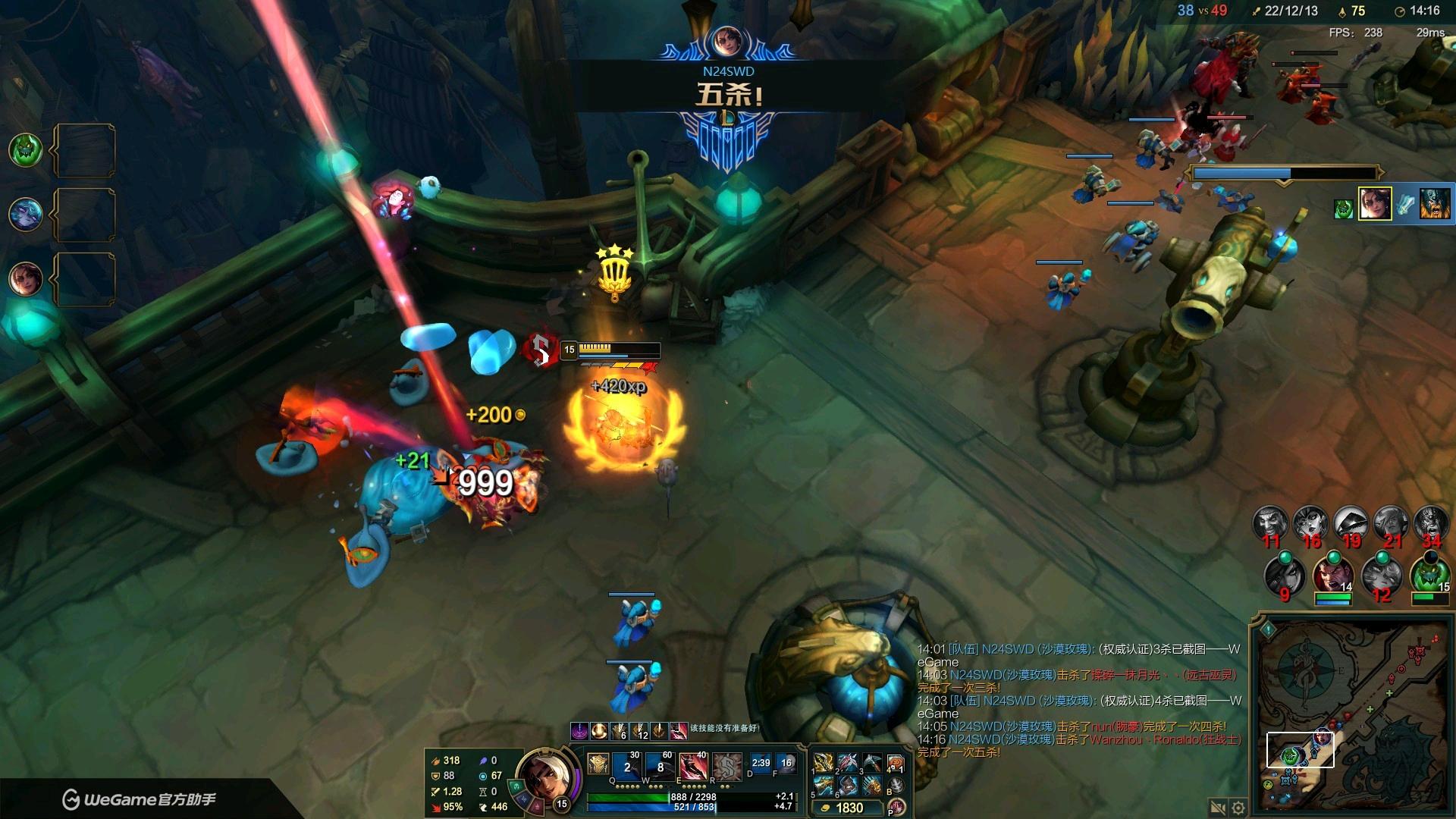Cast the red E dash ability
This screenshot has width=1456, height=819.
pyautogui.click(x=693, y=767)
